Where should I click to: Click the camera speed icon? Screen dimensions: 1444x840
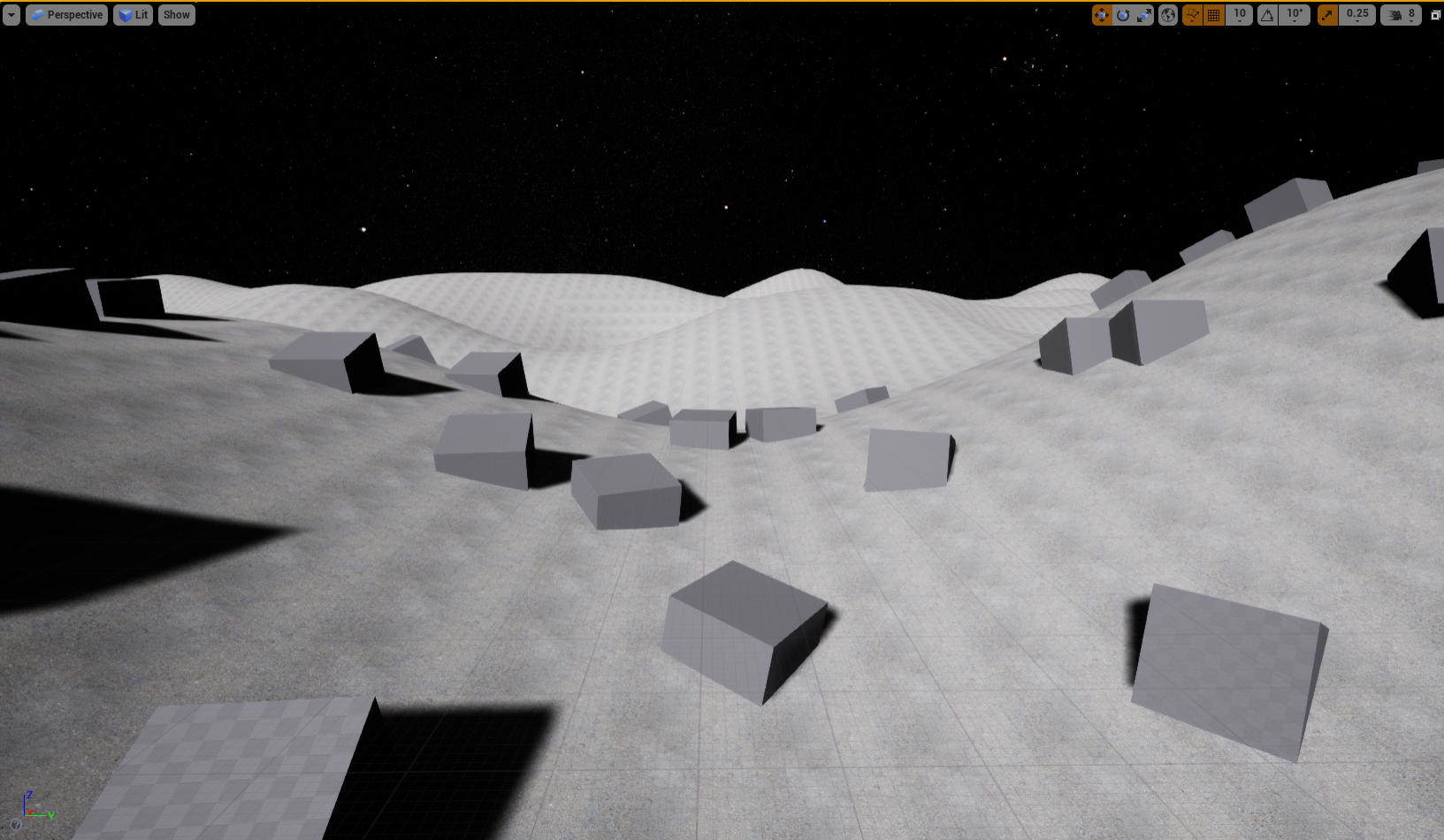[1394, 14]
